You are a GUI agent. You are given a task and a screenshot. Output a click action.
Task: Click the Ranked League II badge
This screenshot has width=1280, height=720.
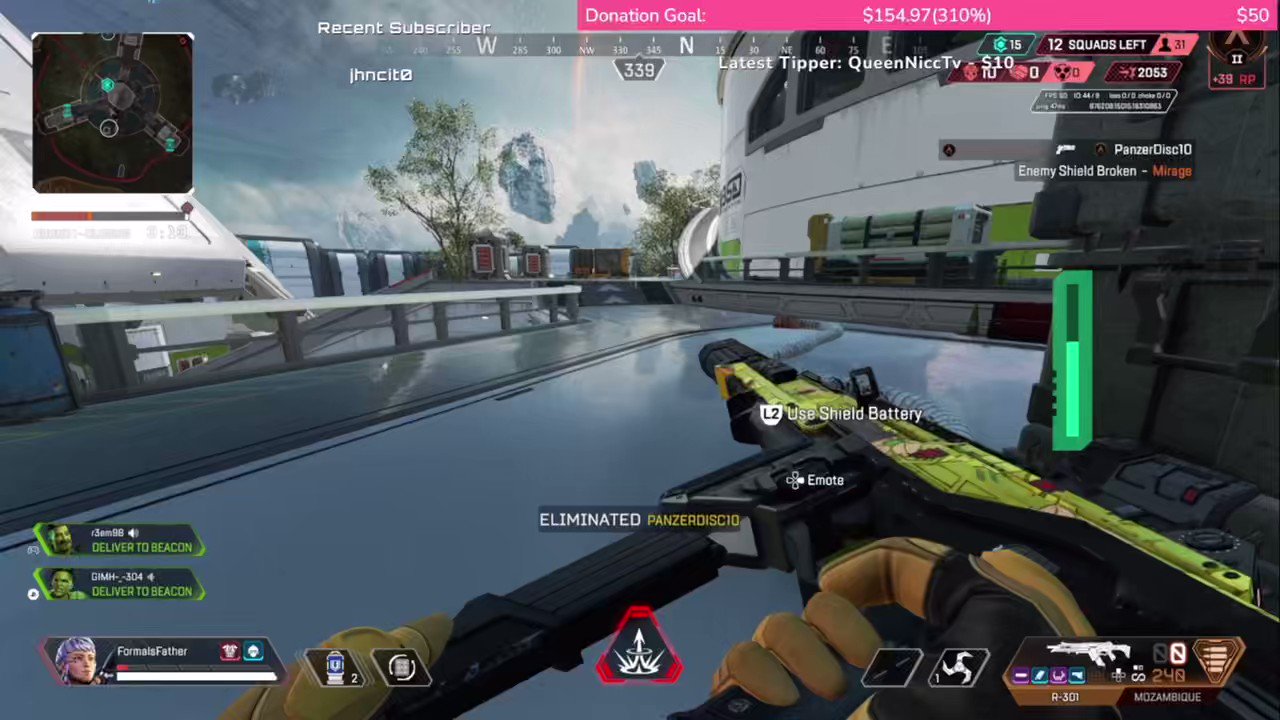(x=1237, y=59)
